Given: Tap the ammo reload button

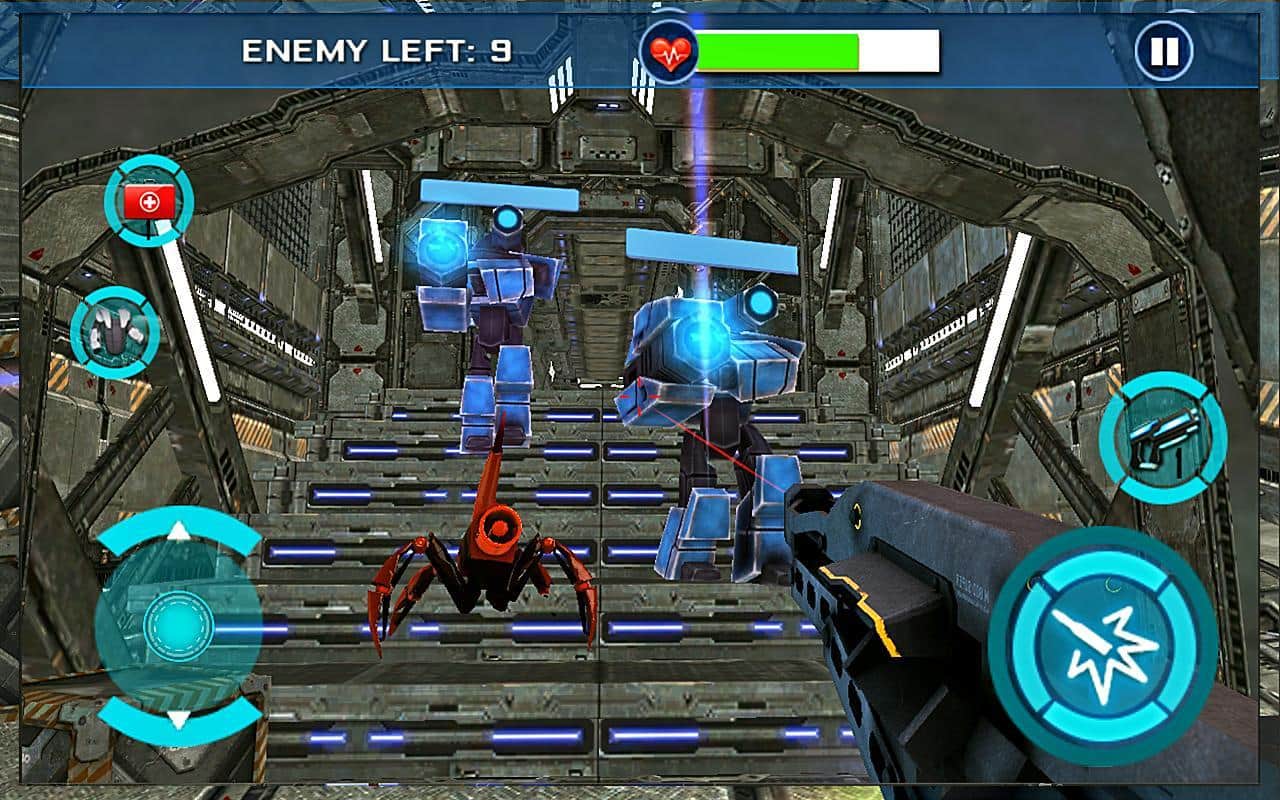Looking at the screenshot, I should click(116, 331).
